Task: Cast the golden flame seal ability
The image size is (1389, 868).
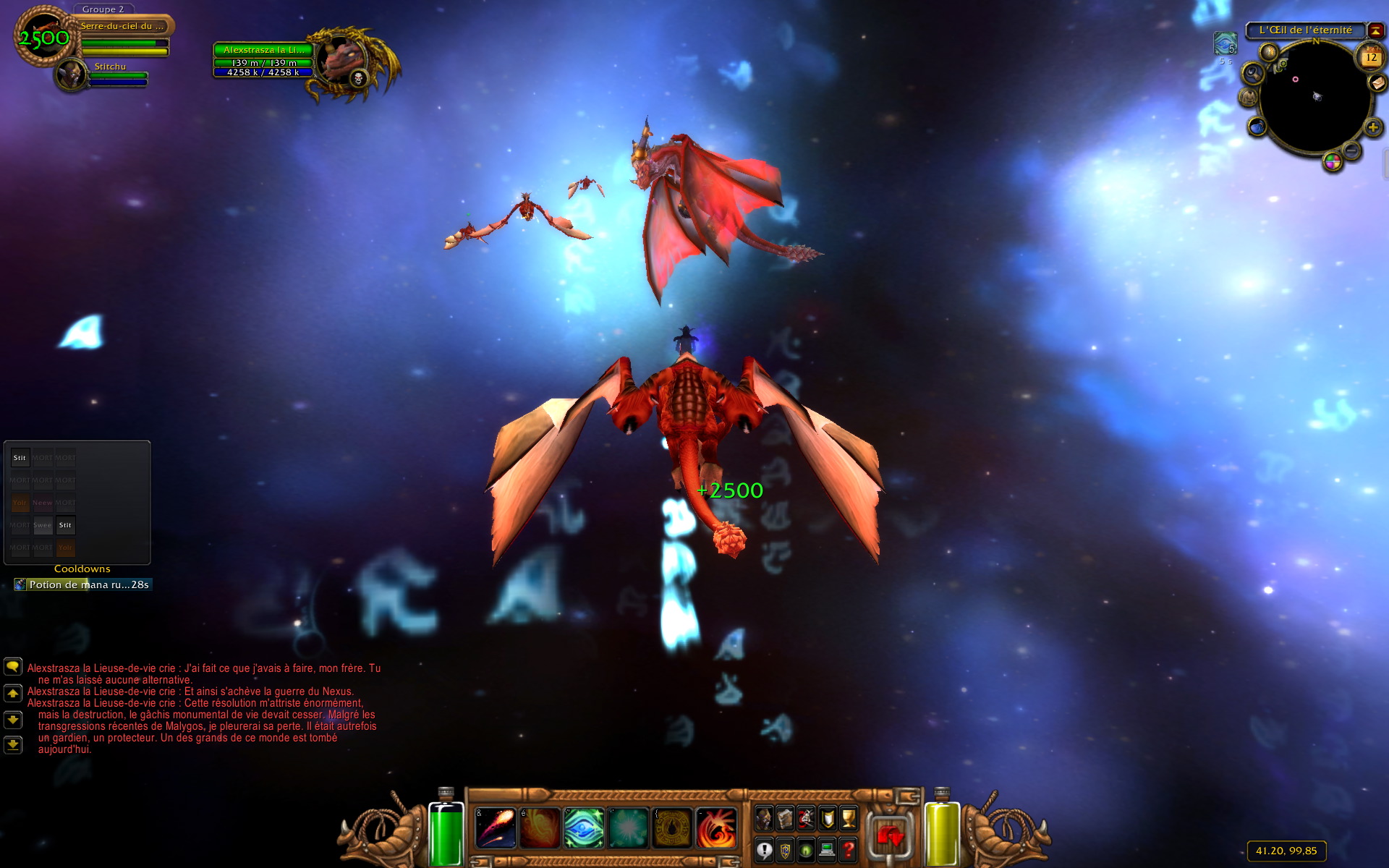Action: [x=672, y=827]
